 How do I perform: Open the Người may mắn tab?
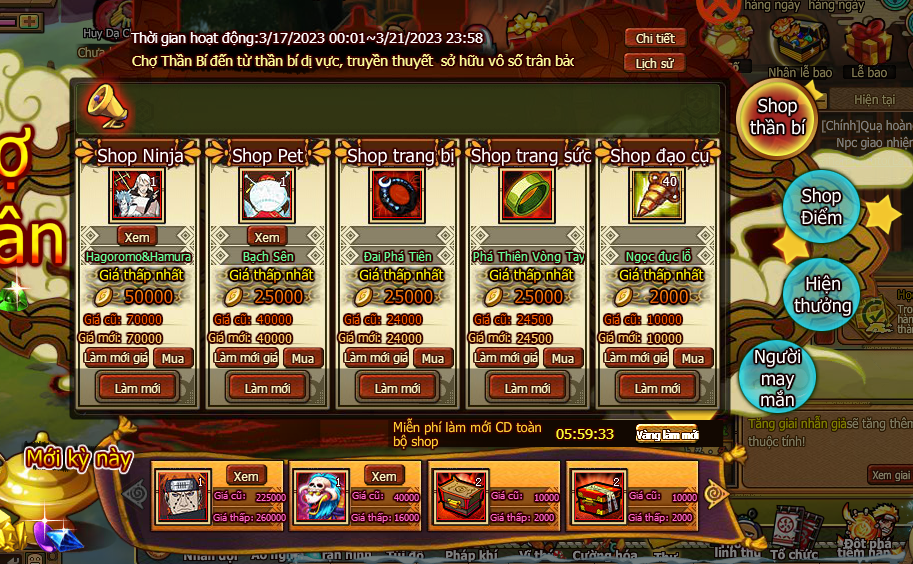777,379
